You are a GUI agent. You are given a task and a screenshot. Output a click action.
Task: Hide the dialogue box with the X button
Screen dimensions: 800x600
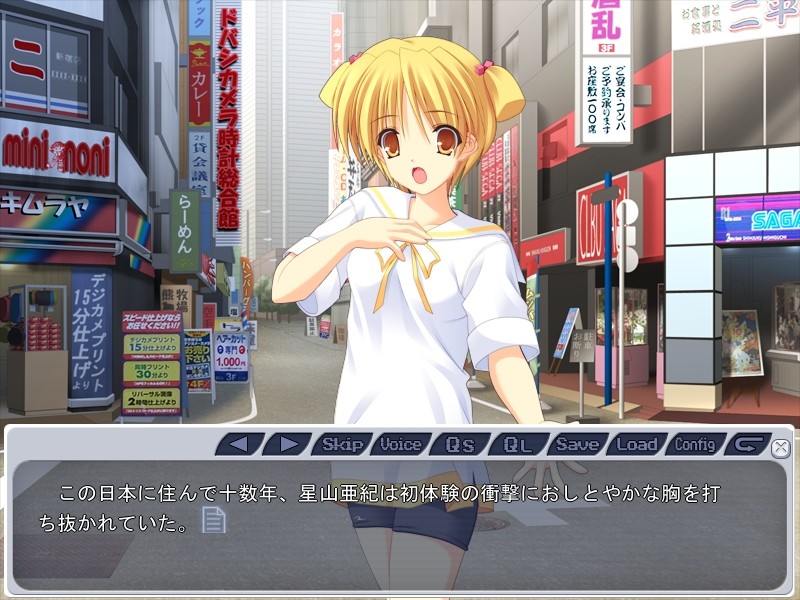781,447
